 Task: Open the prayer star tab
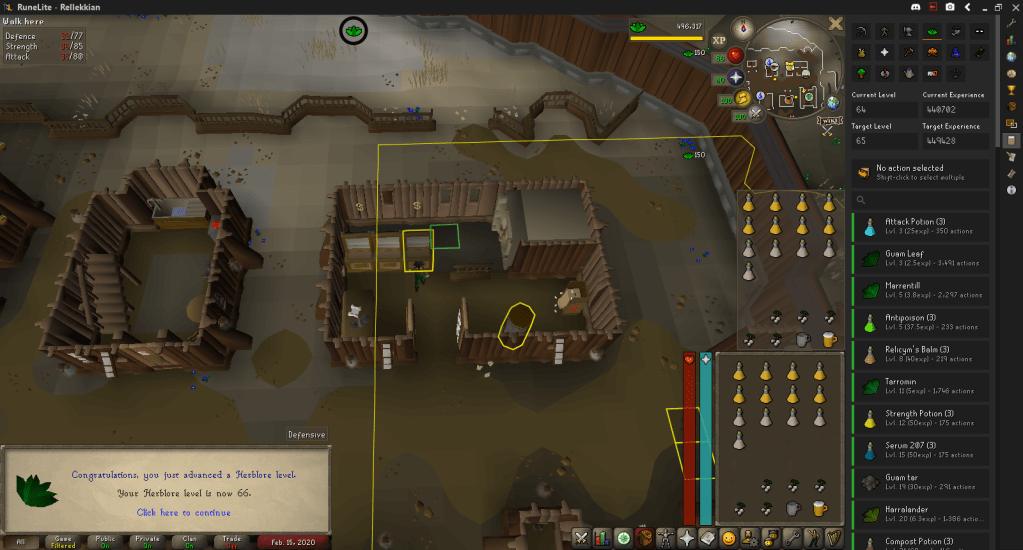pos(687,538)
